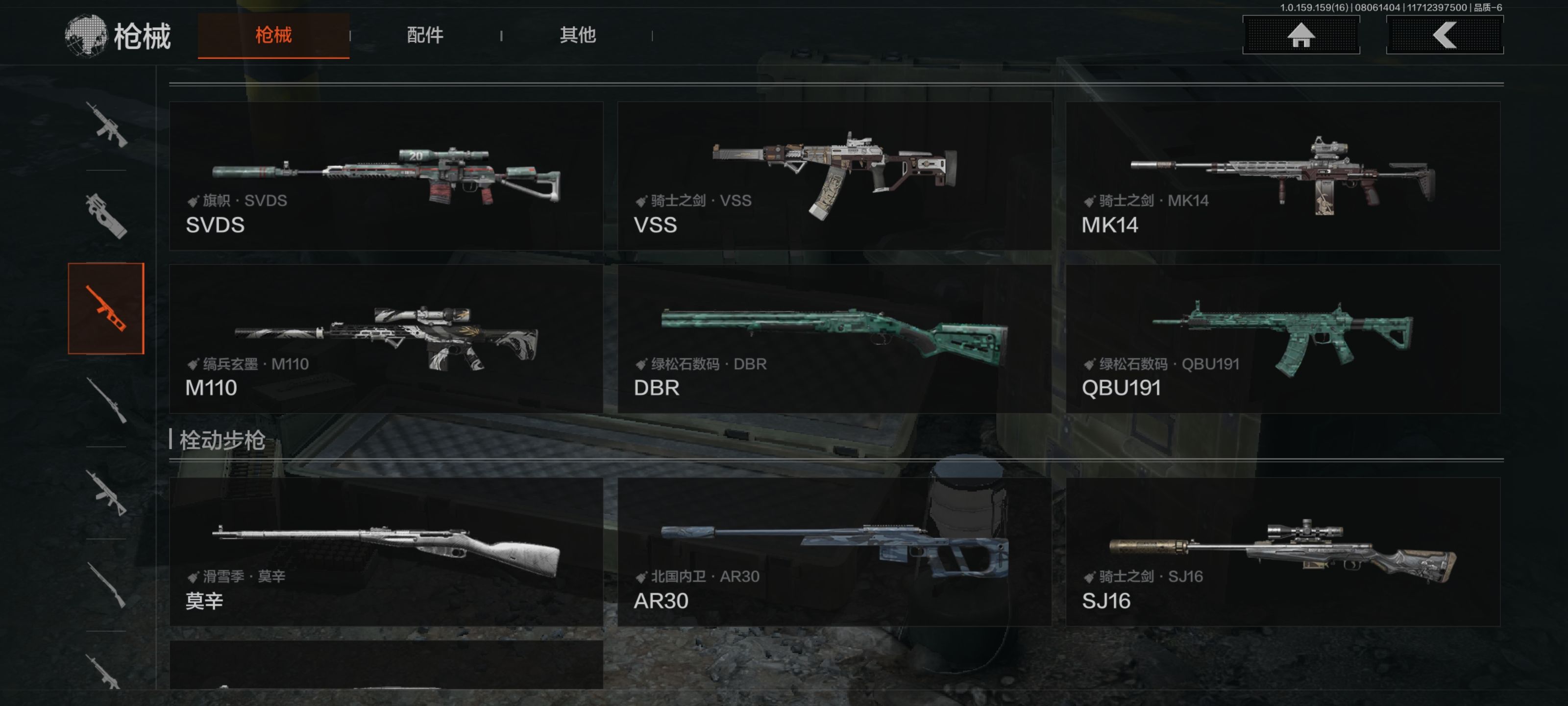
Task: Open the 莫辛 bolt-action rifle card
Action: (x=386, y=551)
